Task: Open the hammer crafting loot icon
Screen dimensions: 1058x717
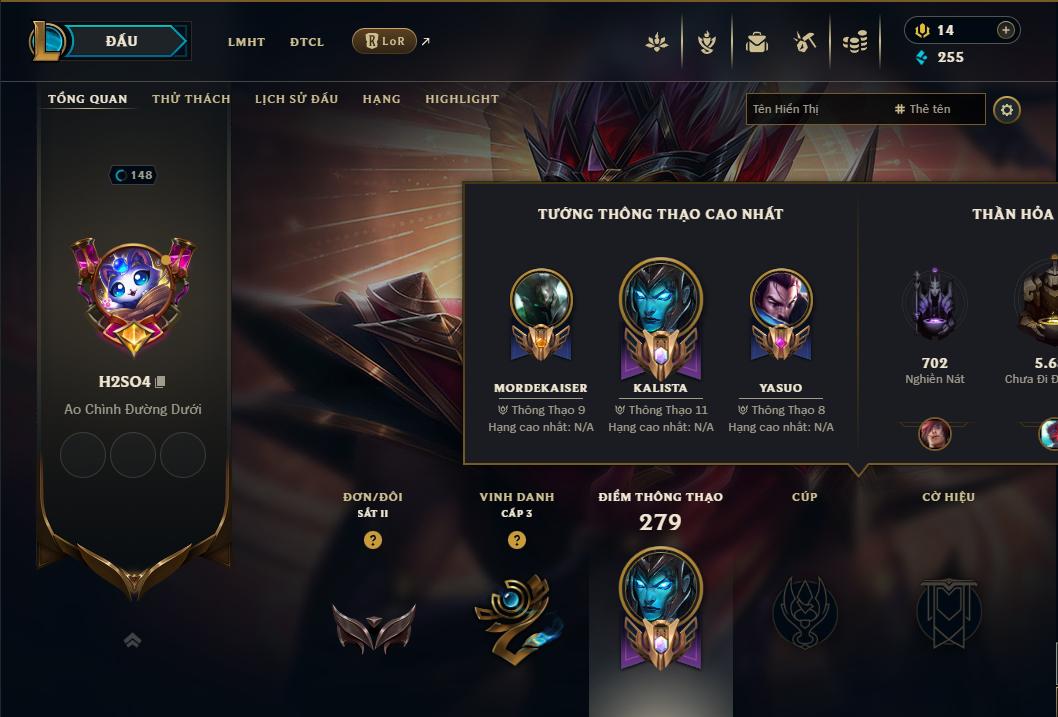Action: 805,42
